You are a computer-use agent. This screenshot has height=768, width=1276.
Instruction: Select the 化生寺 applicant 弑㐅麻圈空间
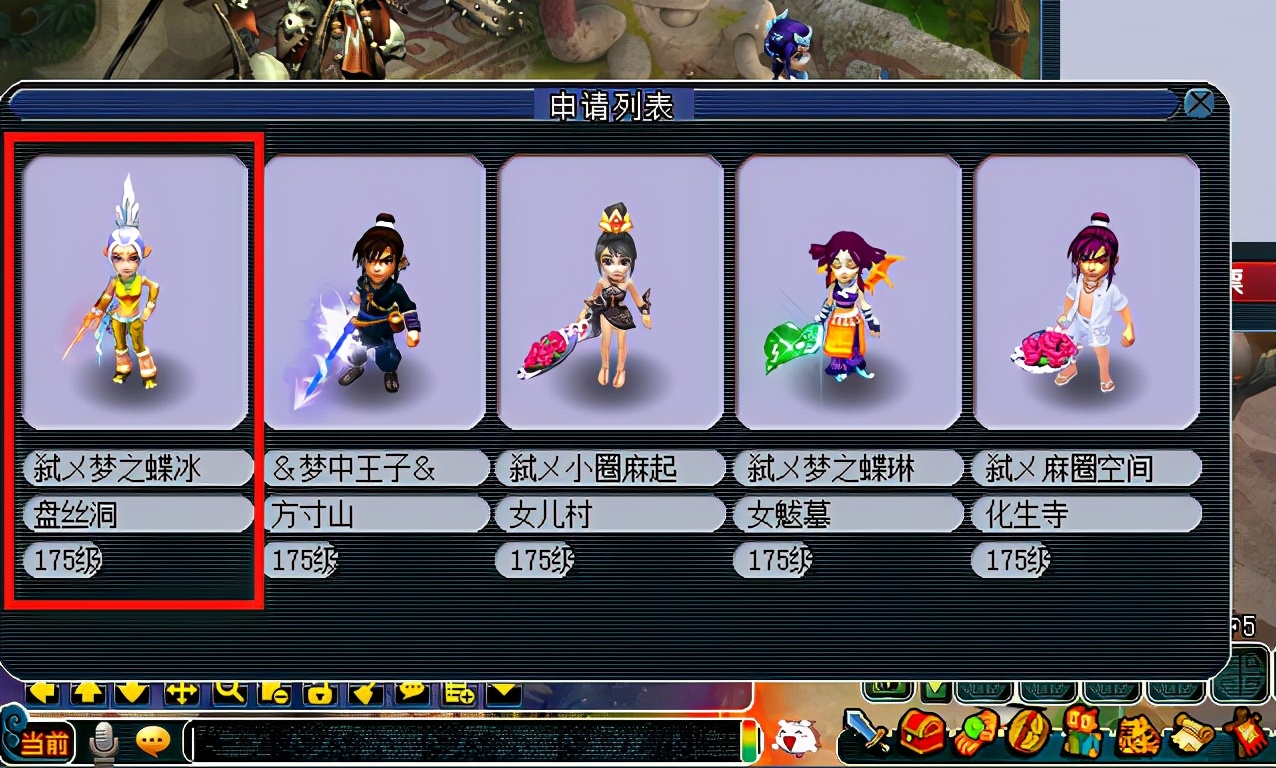pos(1086,292)
